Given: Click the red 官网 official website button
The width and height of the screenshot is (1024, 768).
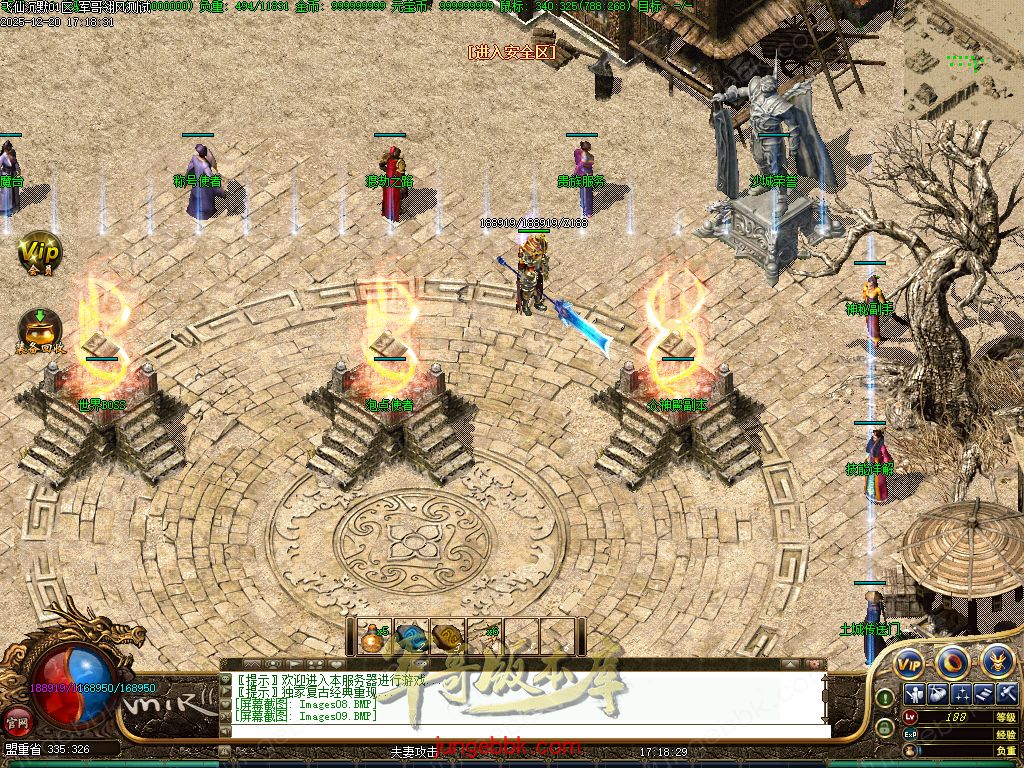Looking at the screenshot, I should (x=17, y=720).
